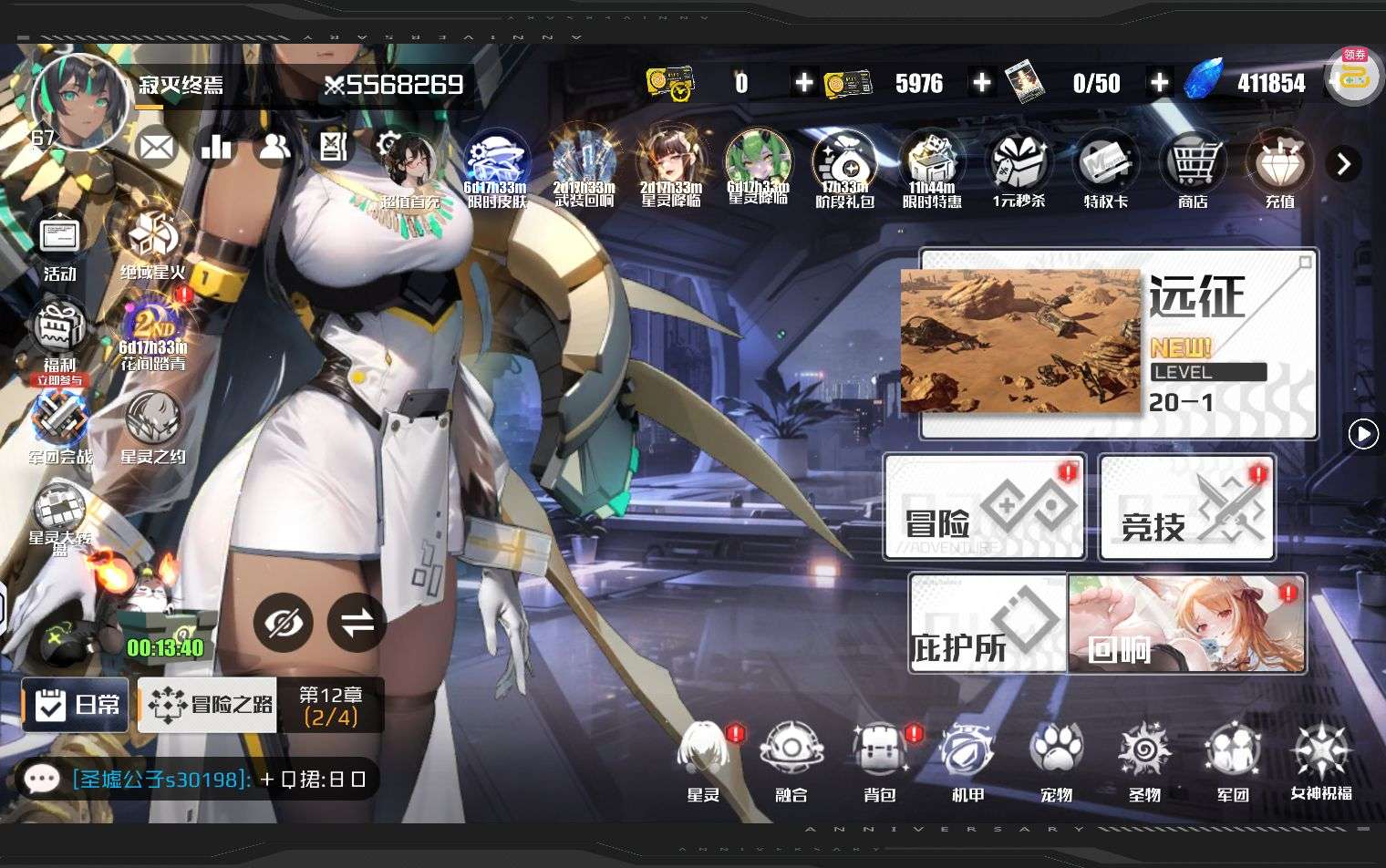Open 冒险之路 chapter 12 progress
Image resolution: width=1386 pixels, height=868 pixels.
[262, 705]
